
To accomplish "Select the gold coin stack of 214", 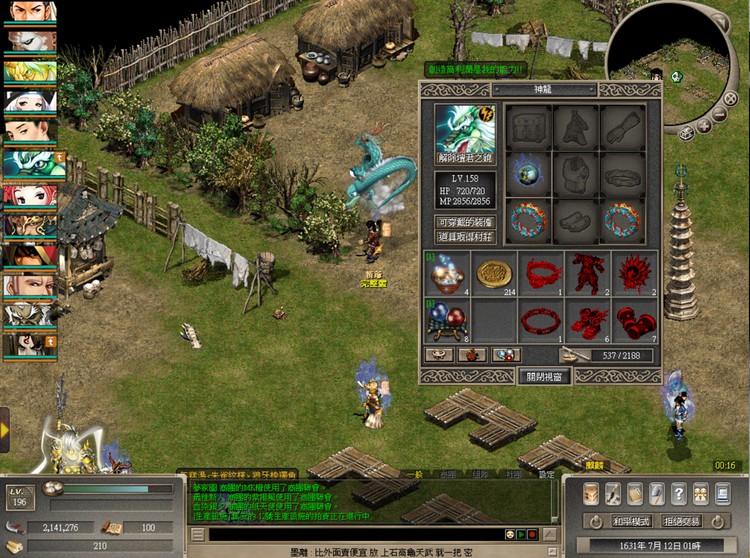I will pos(492,274).
